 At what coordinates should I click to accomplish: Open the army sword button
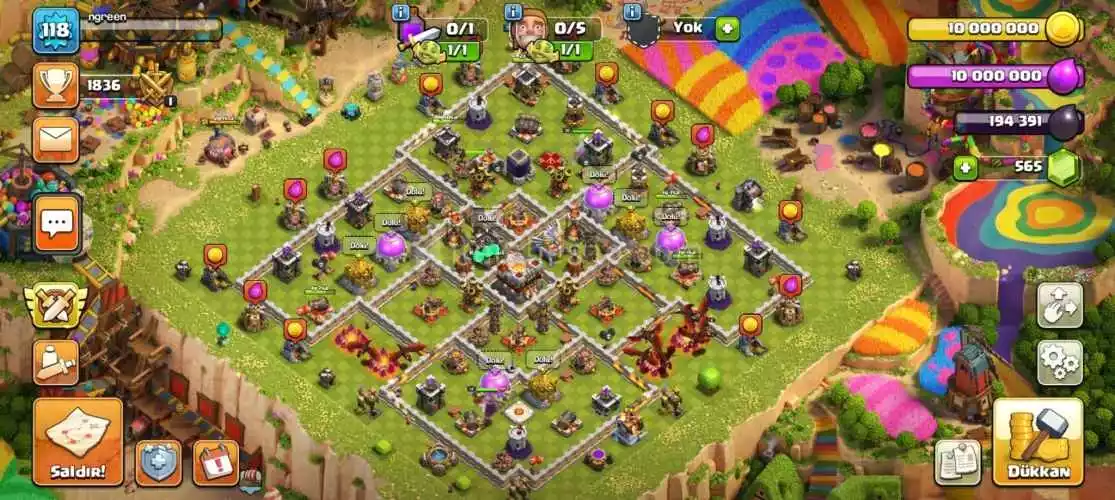coord(55,363)
